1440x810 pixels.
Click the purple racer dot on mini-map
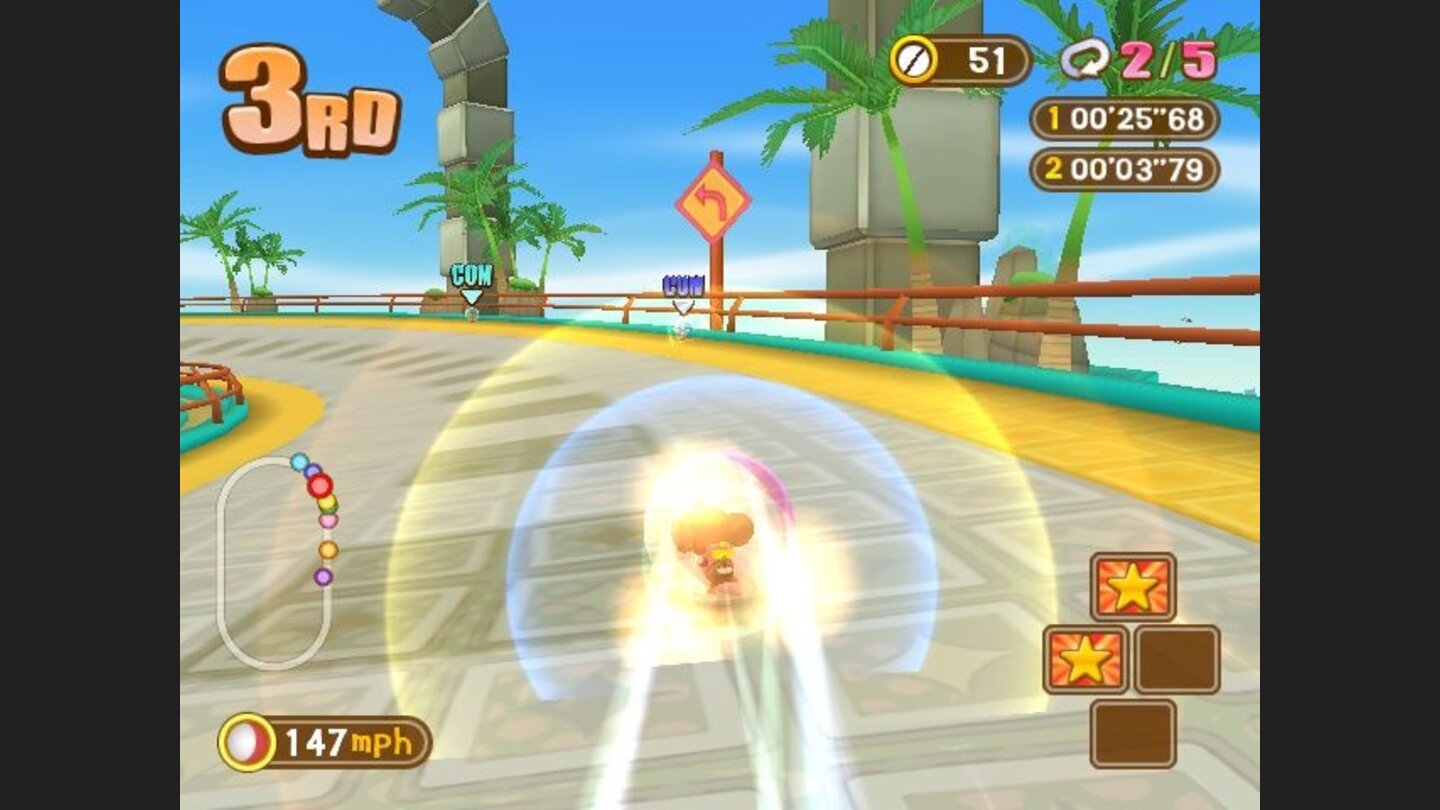tap(322, 578)
